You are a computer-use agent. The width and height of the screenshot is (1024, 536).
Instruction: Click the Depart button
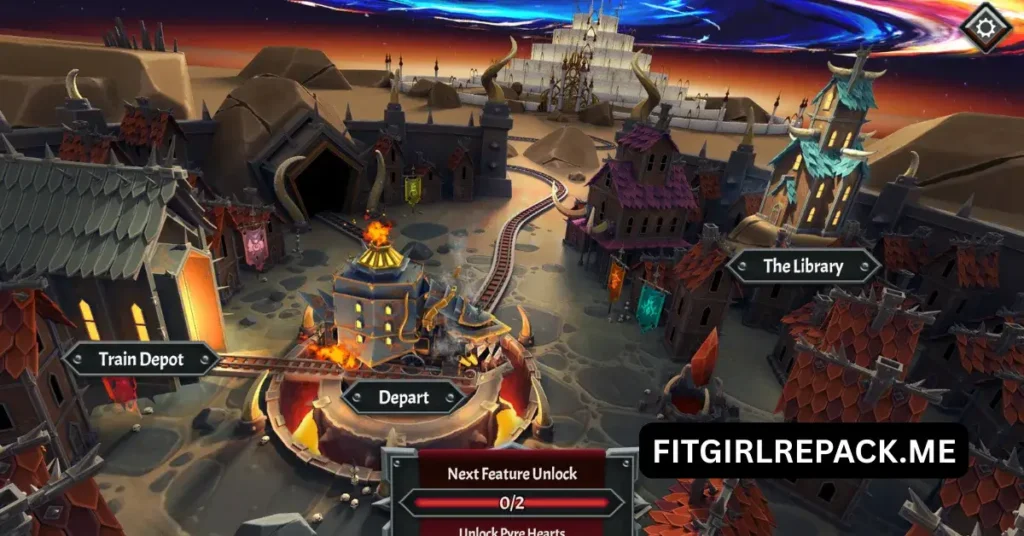[404, 397]
